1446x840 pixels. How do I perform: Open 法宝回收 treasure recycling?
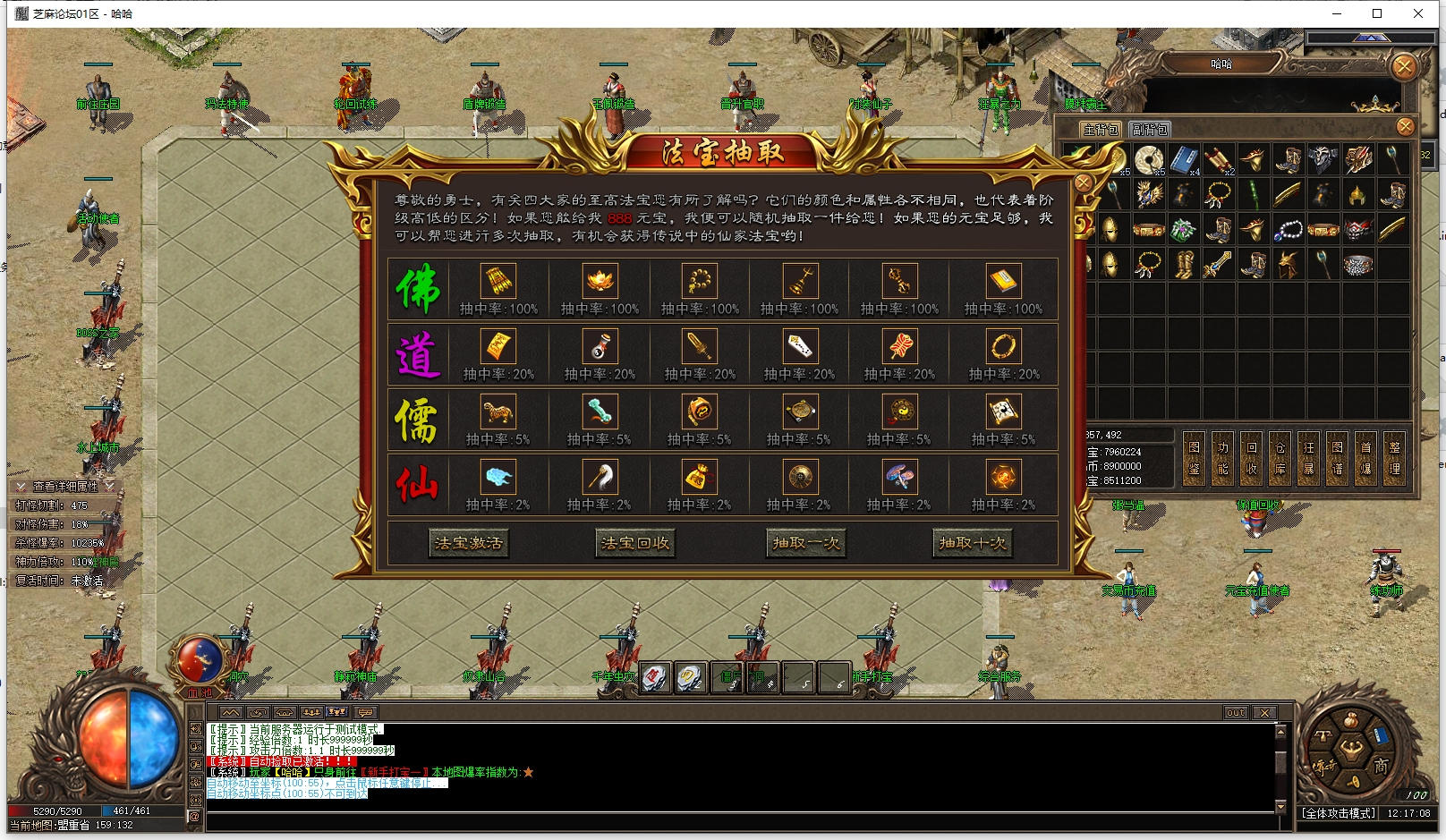coord(634,543)
